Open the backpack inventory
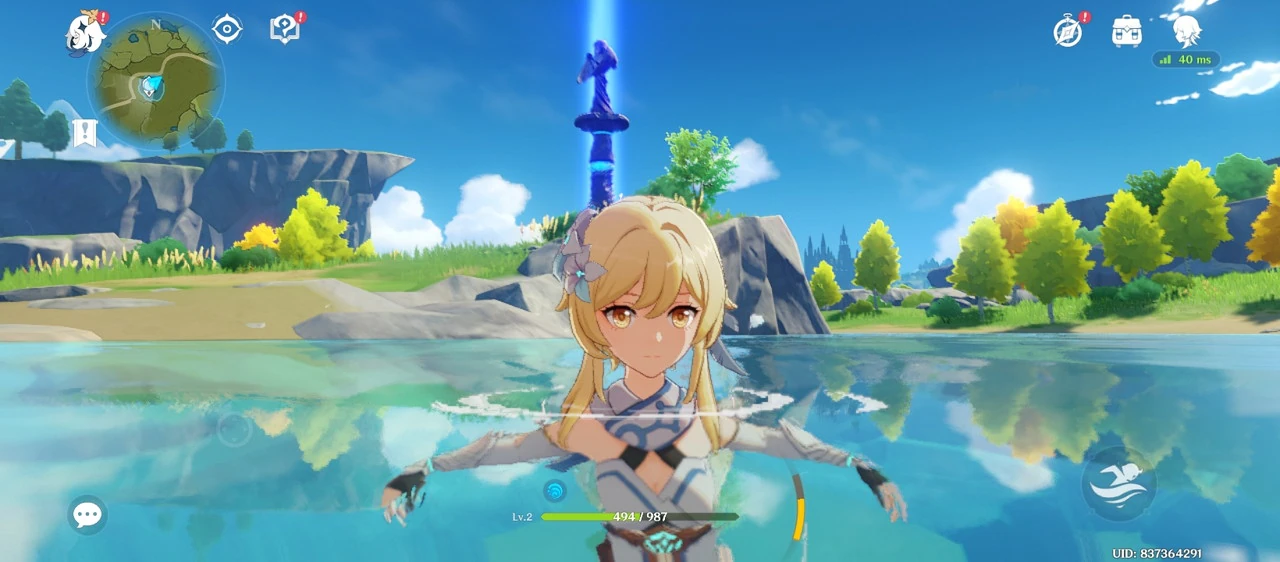This screenshot has height=562, width=1280. 1127,31
